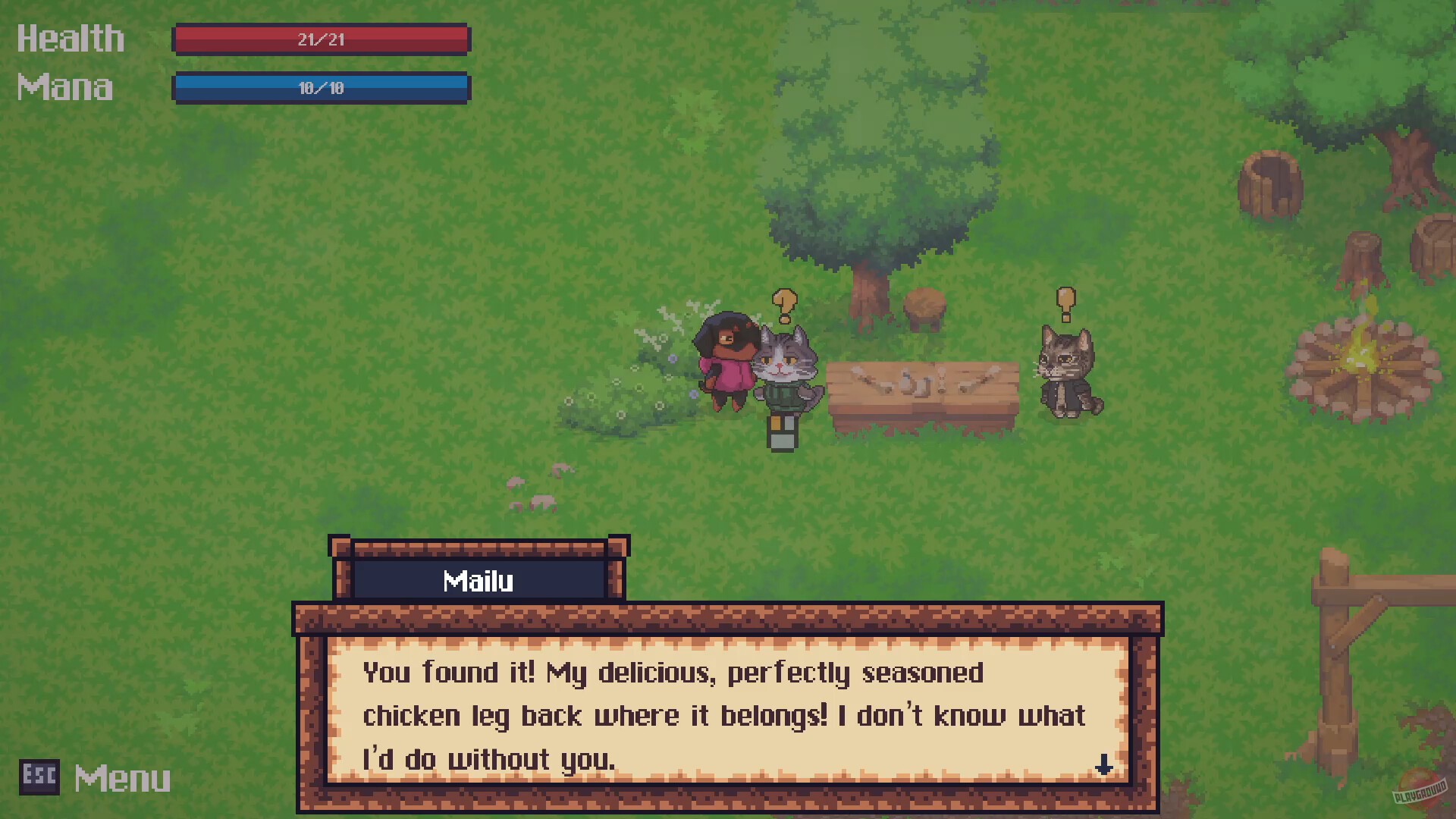Click the ESC key icon near Menu

click(x=39, y=777)
